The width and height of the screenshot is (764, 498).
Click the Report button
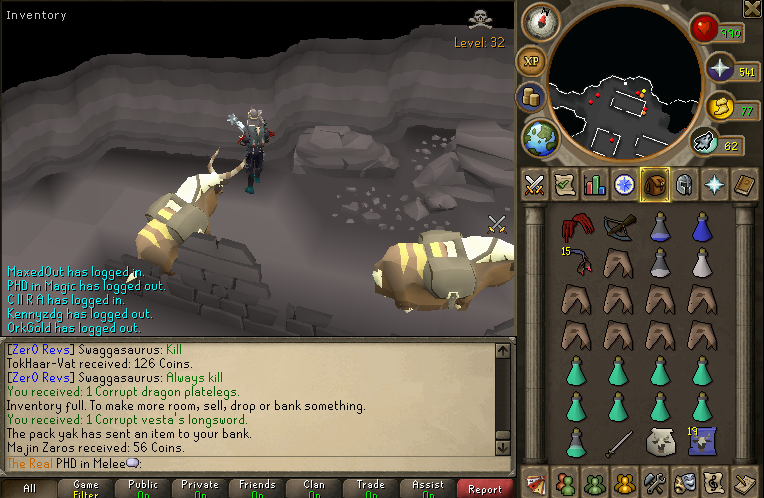485,488
